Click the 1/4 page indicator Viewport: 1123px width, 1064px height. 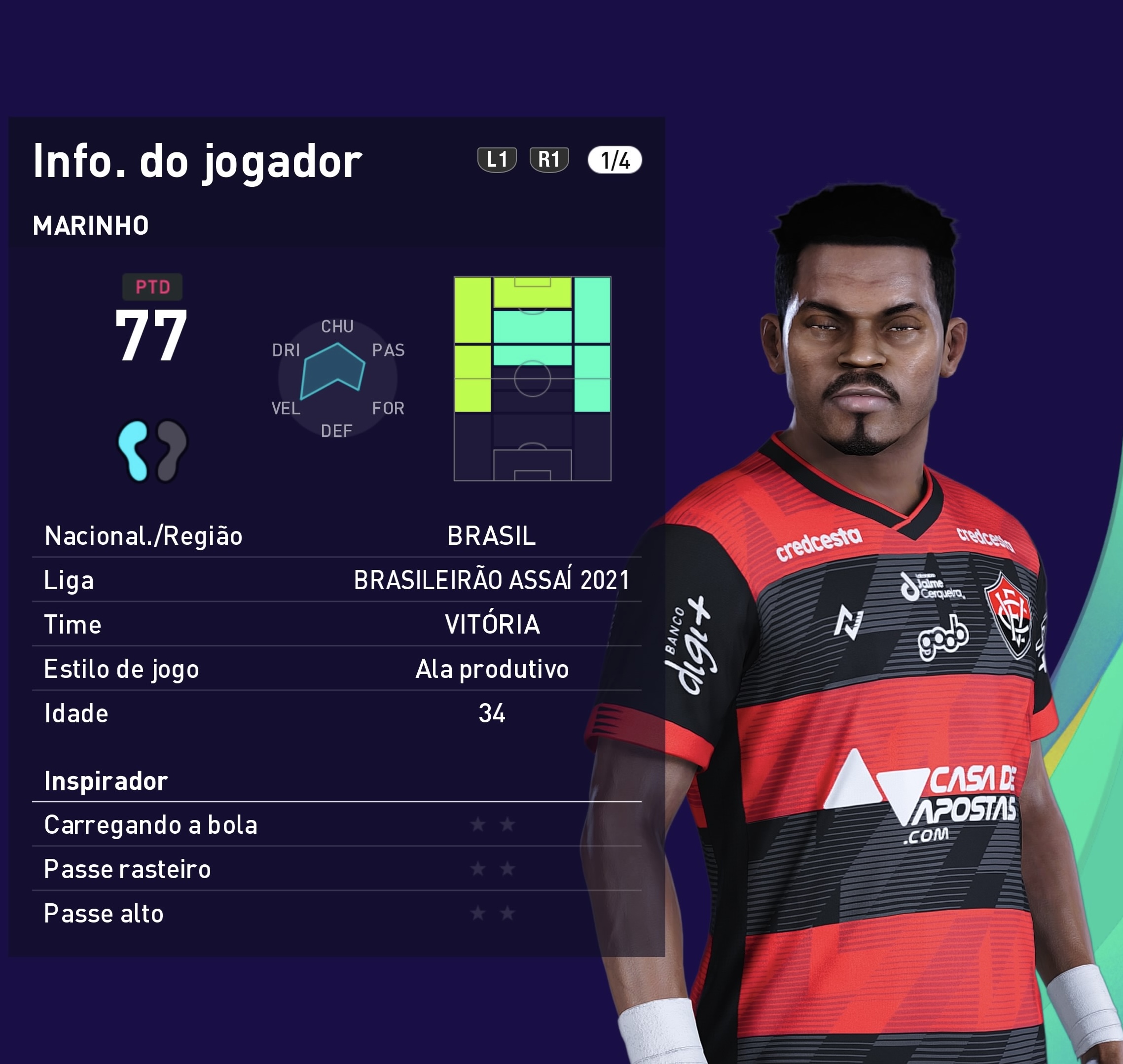(x=615, y=161)
